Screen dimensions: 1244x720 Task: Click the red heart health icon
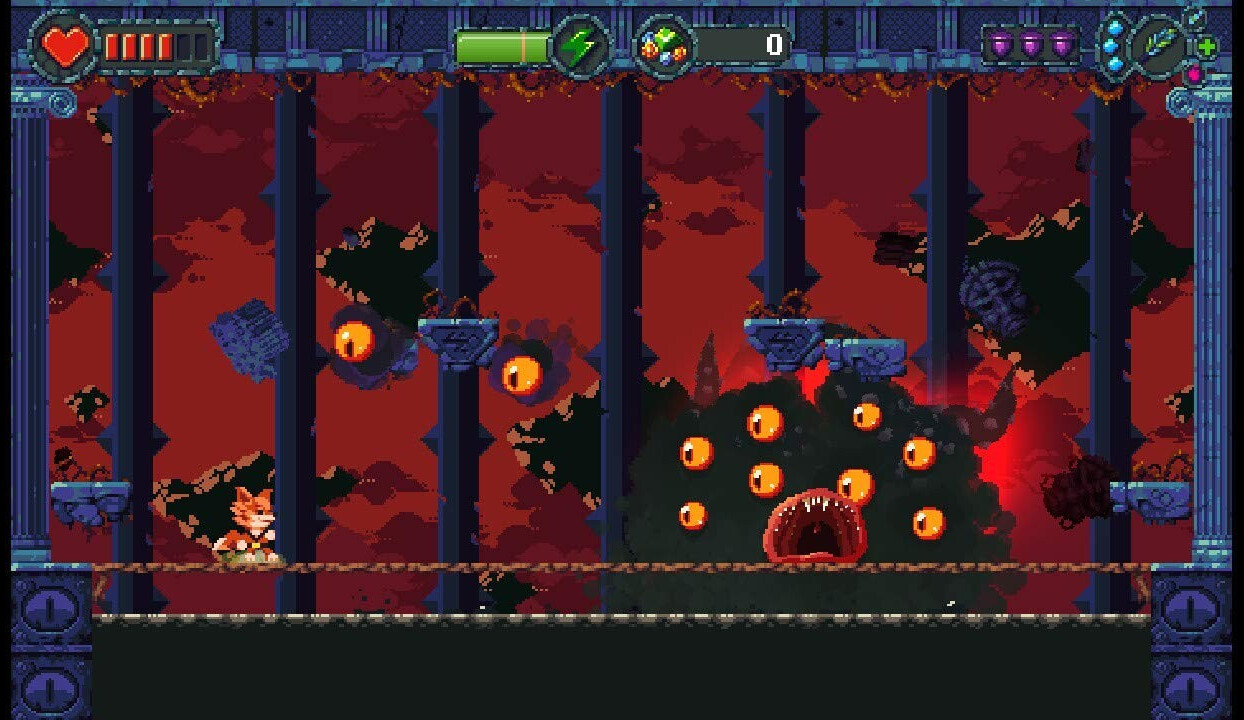click(64, 46)
